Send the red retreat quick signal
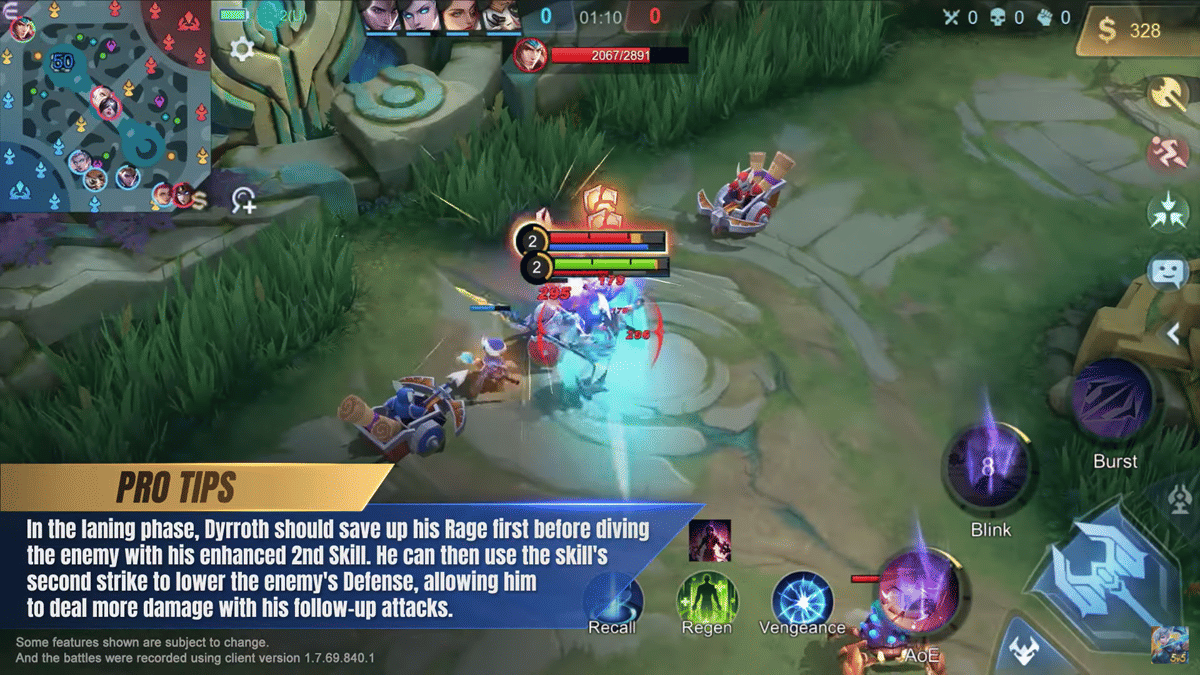Screen dimensions: 1200x675 click(1166, 153)
